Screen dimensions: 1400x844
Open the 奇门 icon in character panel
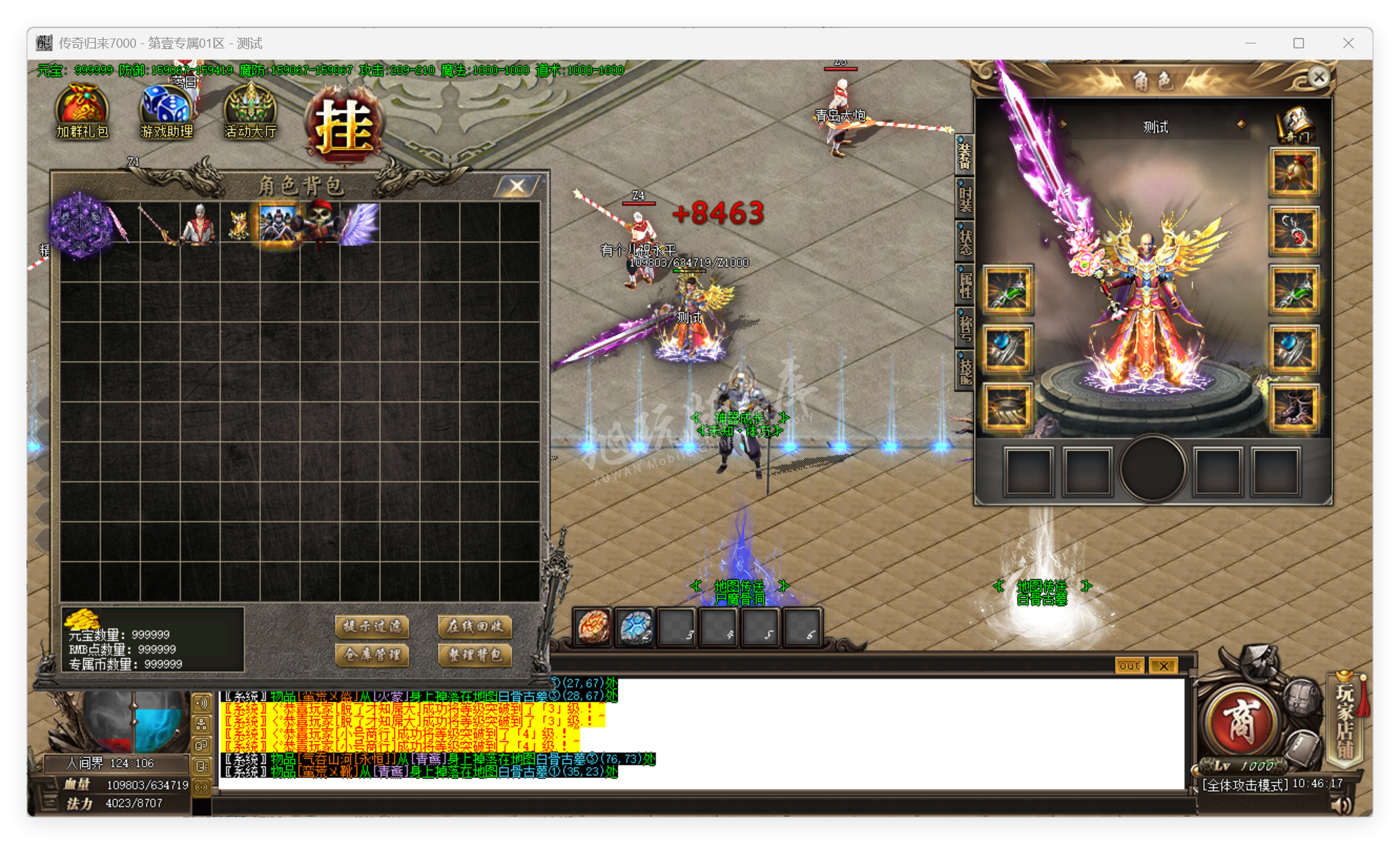point(1296,126)
